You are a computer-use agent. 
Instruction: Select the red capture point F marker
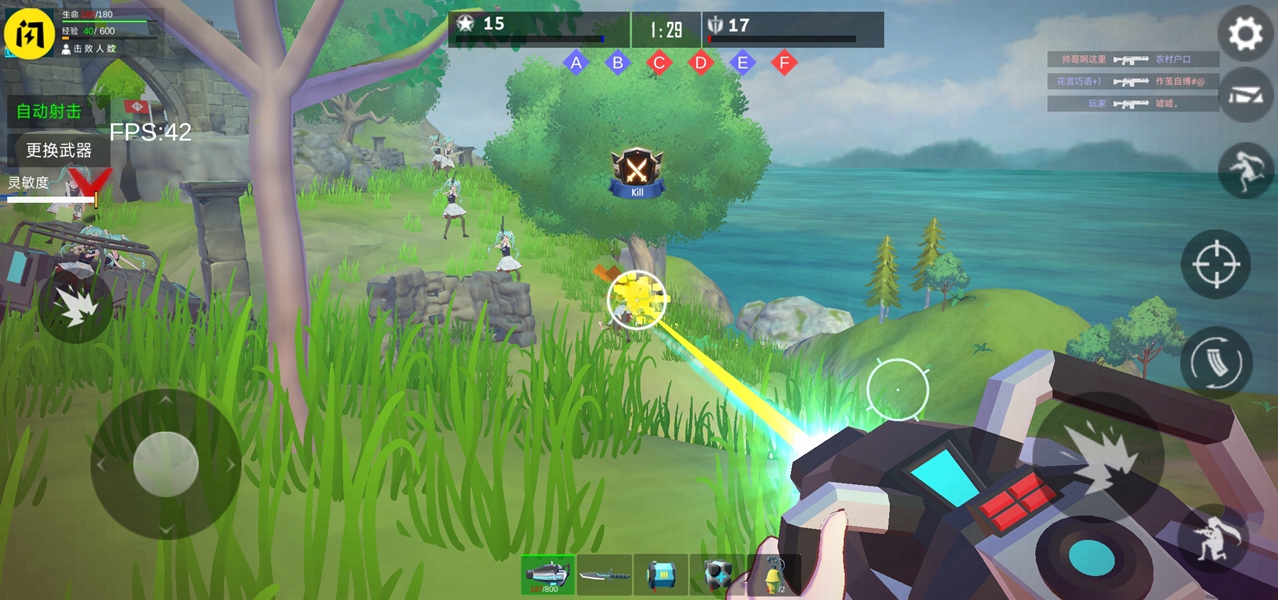pyautogui.click(x=785, y=63)
